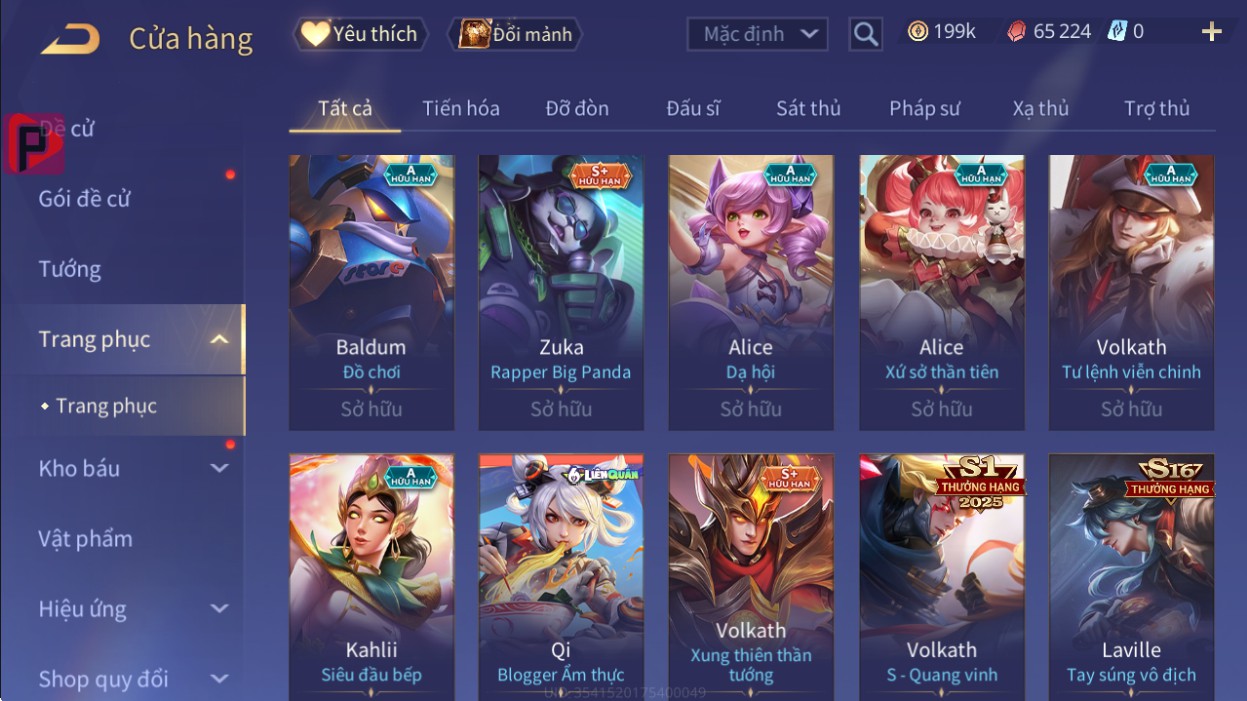The height and width of the screenshot is (701, 1247).
Task: Open the Vật phẩm menu entry
Action: pyautogui.click(x=85, y=539)
